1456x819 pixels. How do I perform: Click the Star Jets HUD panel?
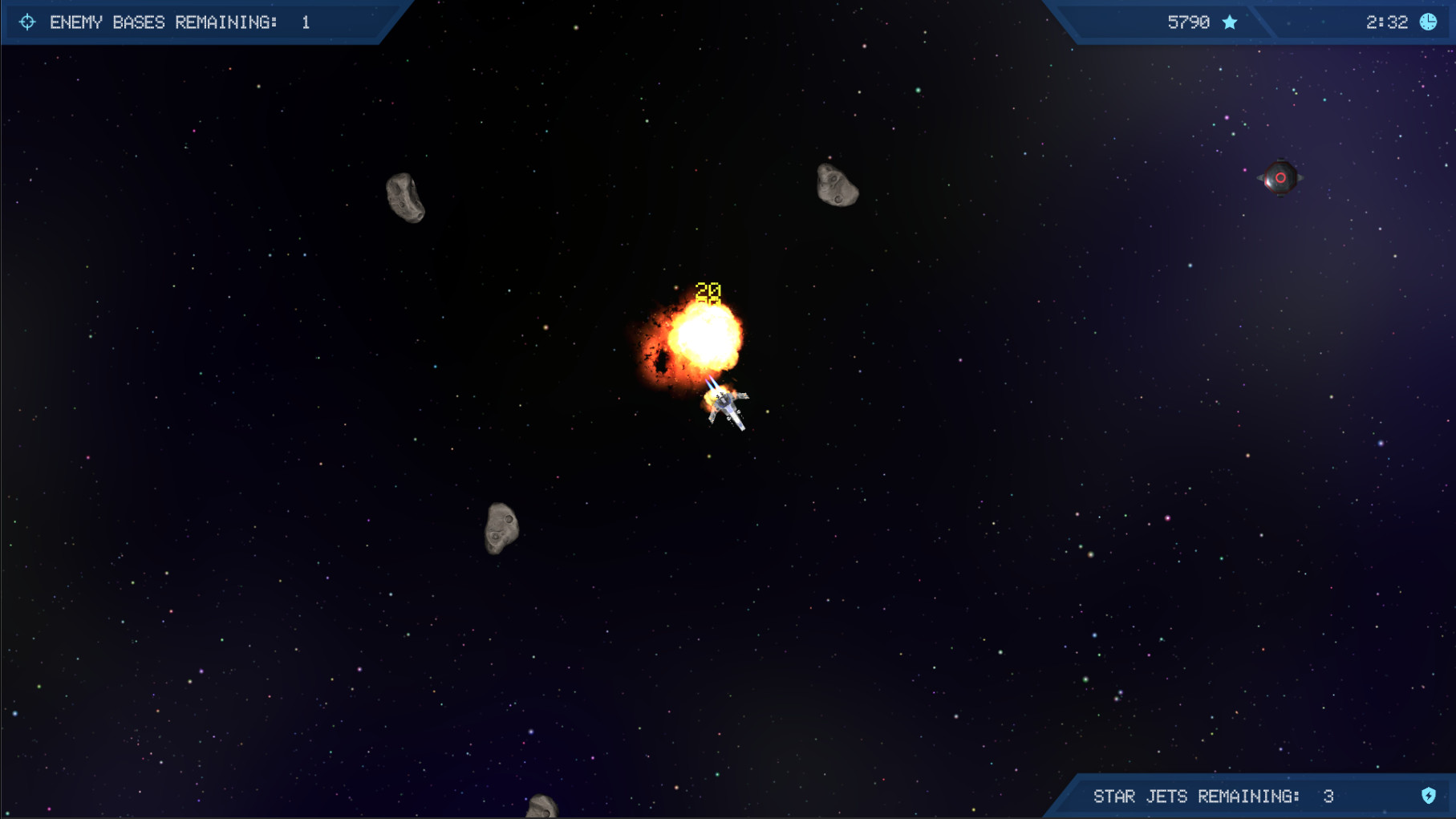click(x=1251, y=797)
